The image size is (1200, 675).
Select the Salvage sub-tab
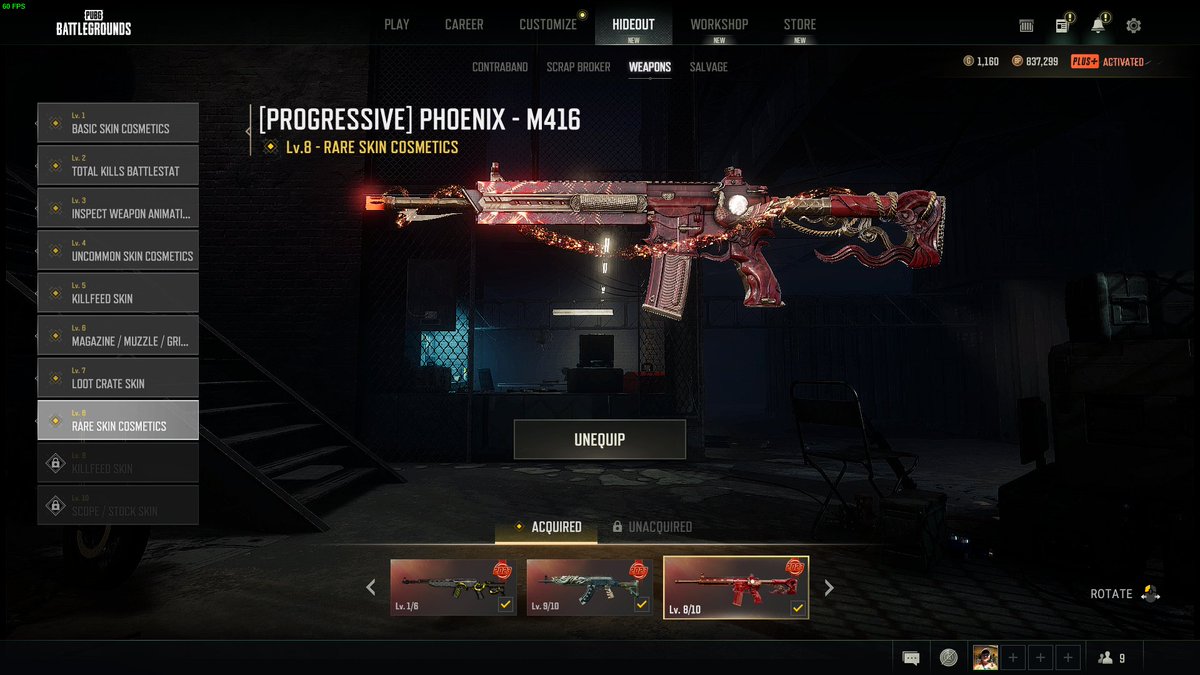pyautogui.click(x=709, y=67)
